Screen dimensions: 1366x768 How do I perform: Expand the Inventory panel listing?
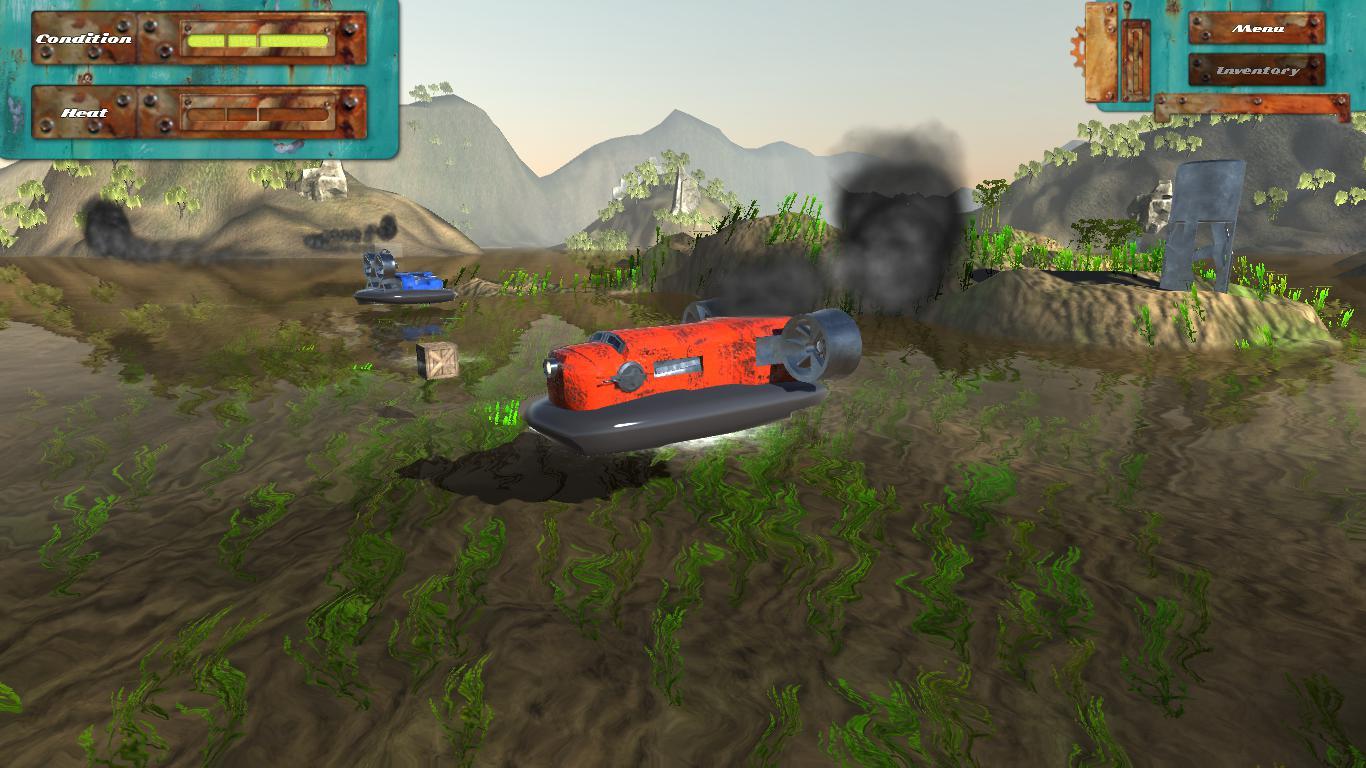[1258, 71]
